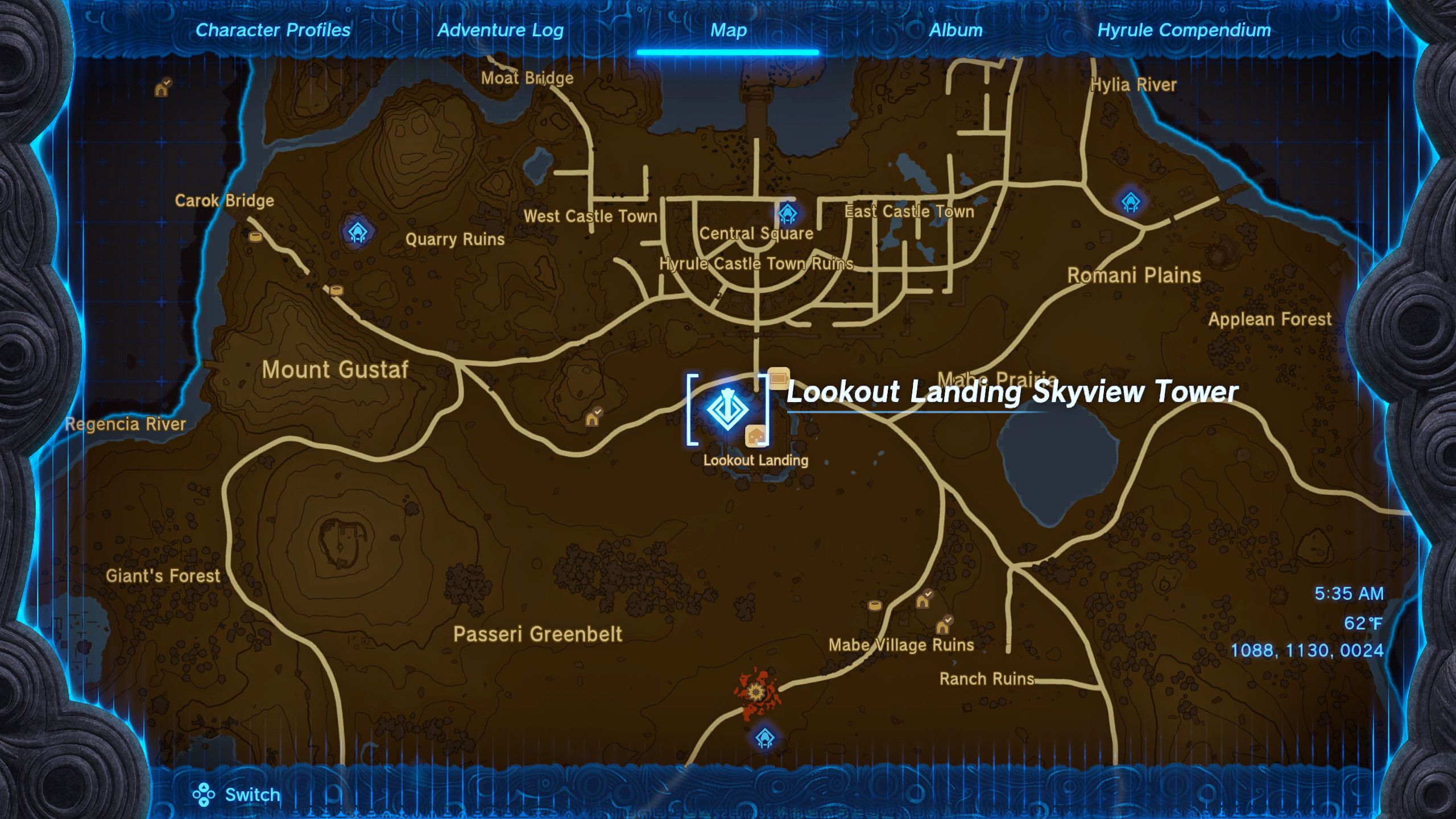Click the Central Square shrine icon
Image resolution: width=1456 pixels, height=819 pixels.
click(788, 215)
